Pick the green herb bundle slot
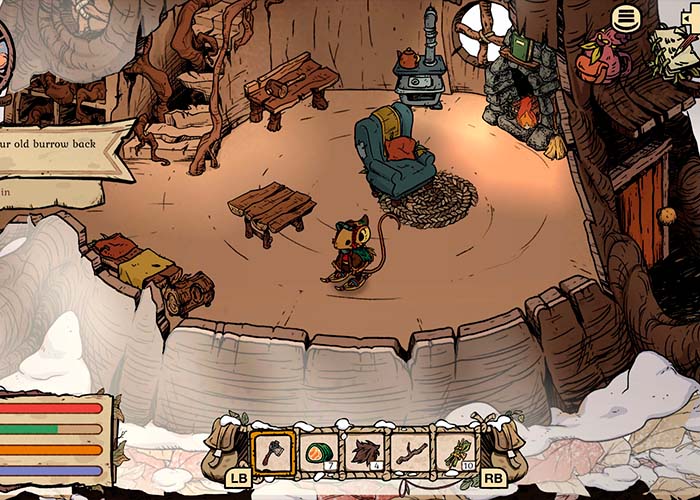 pyautogui.click(x=456, y=451)
